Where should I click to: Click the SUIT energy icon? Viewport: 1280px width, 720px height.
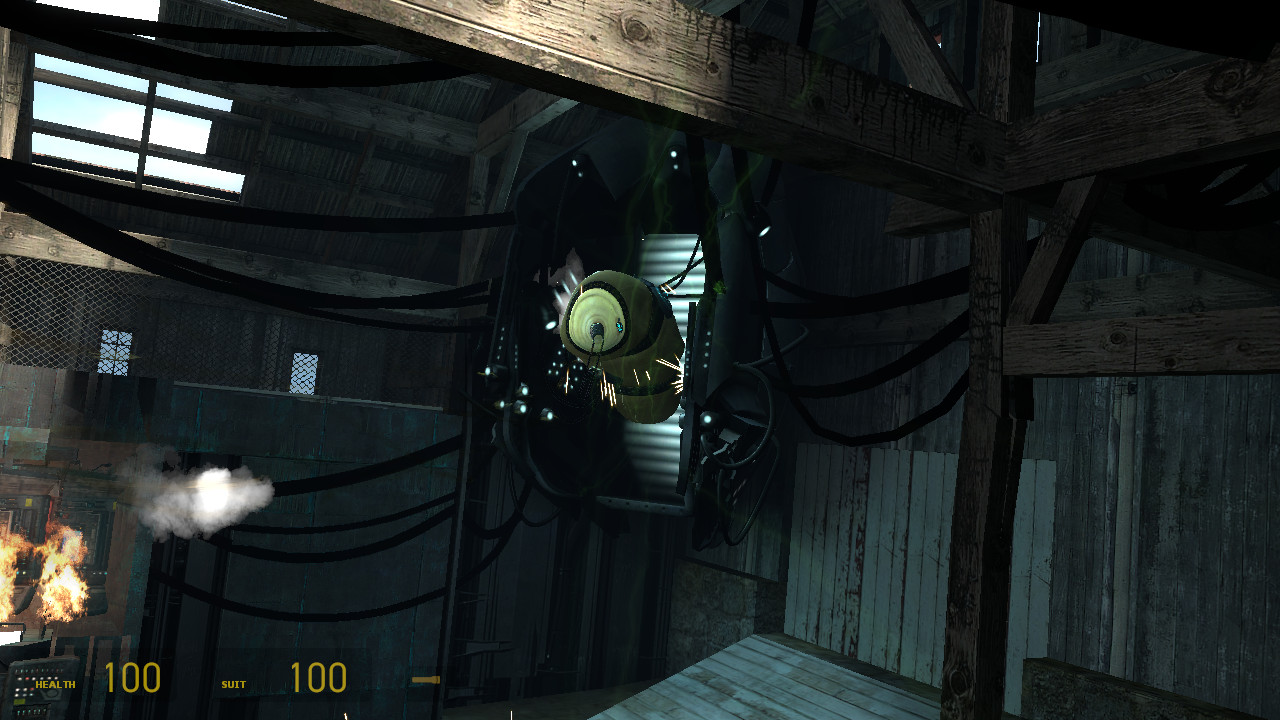[x=212, y=684]
